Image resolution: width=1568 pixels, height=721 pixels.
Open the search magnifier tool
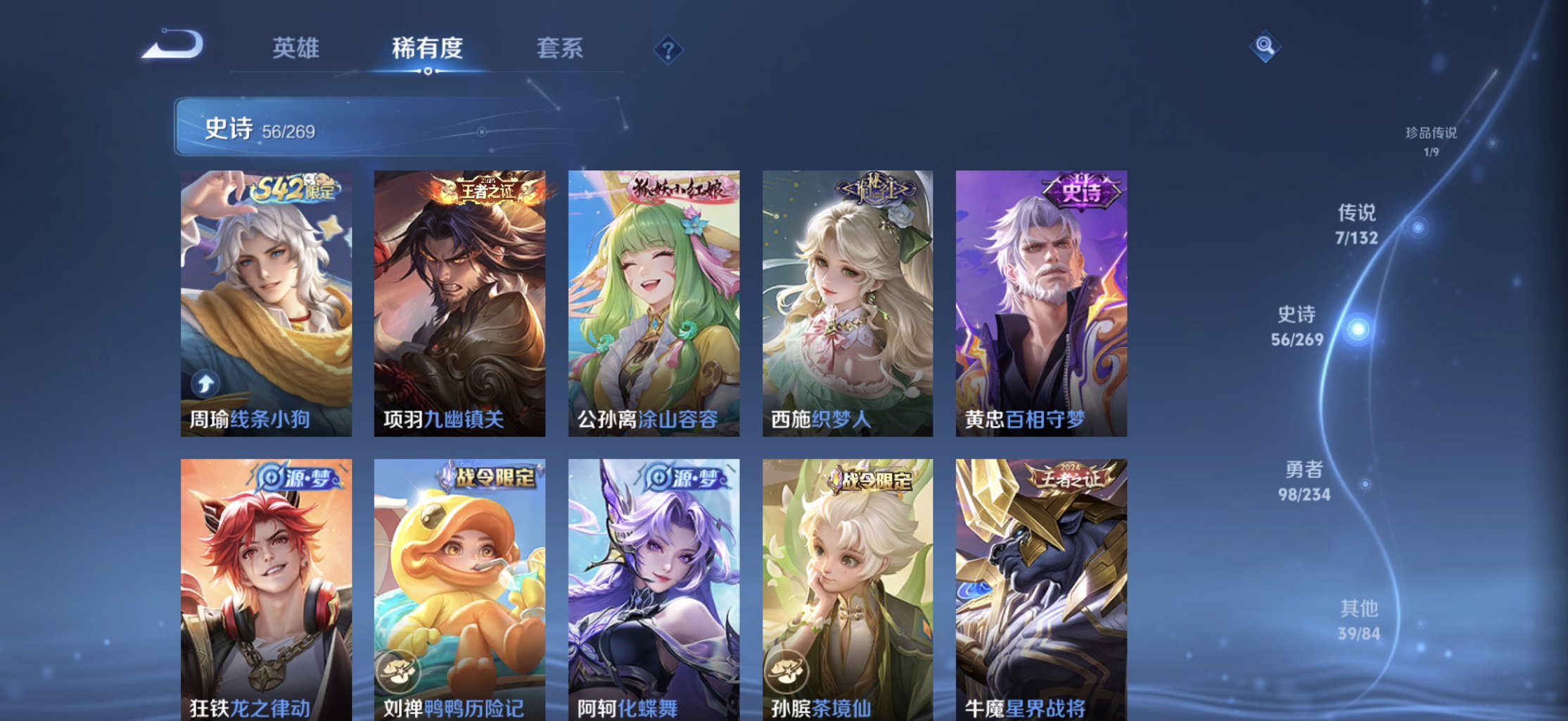1264,44
